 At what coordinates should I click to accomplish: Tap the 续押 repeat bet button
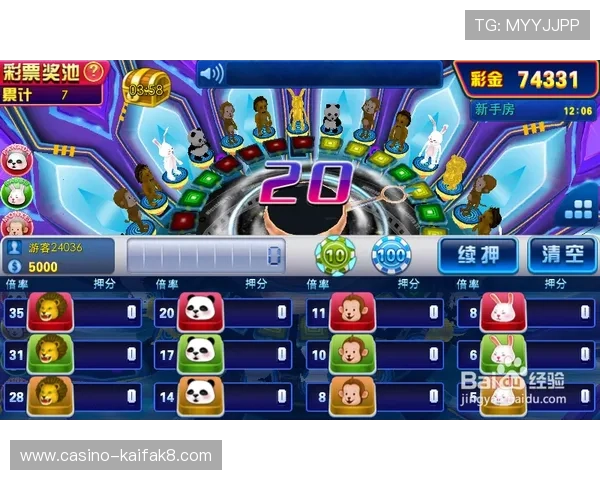click(478, 254)
